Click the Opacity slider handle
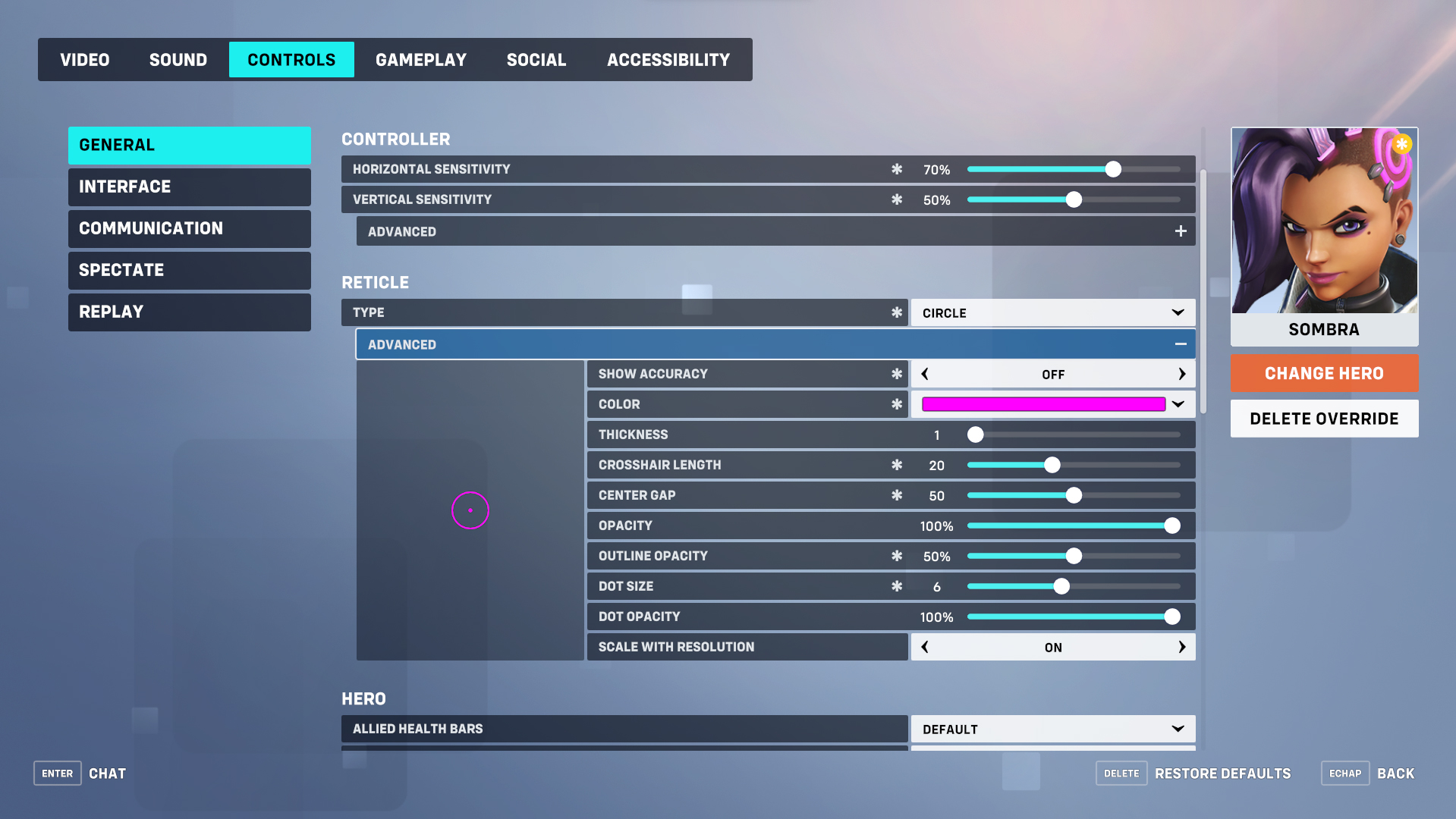 click(1172, 525)
